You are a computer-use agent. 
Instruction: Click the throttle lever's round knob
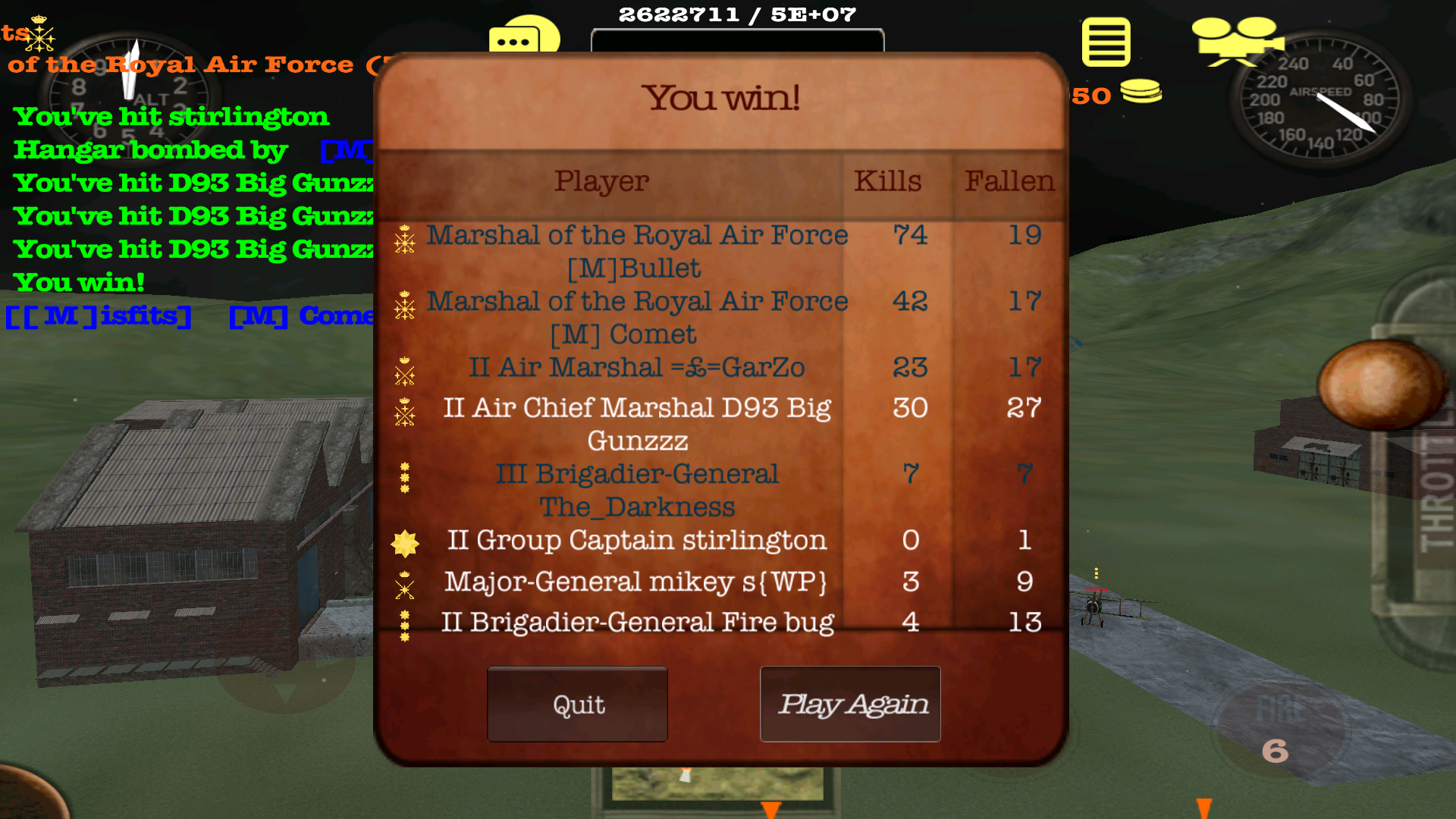pyautogui.click(x=1380, y=384)
